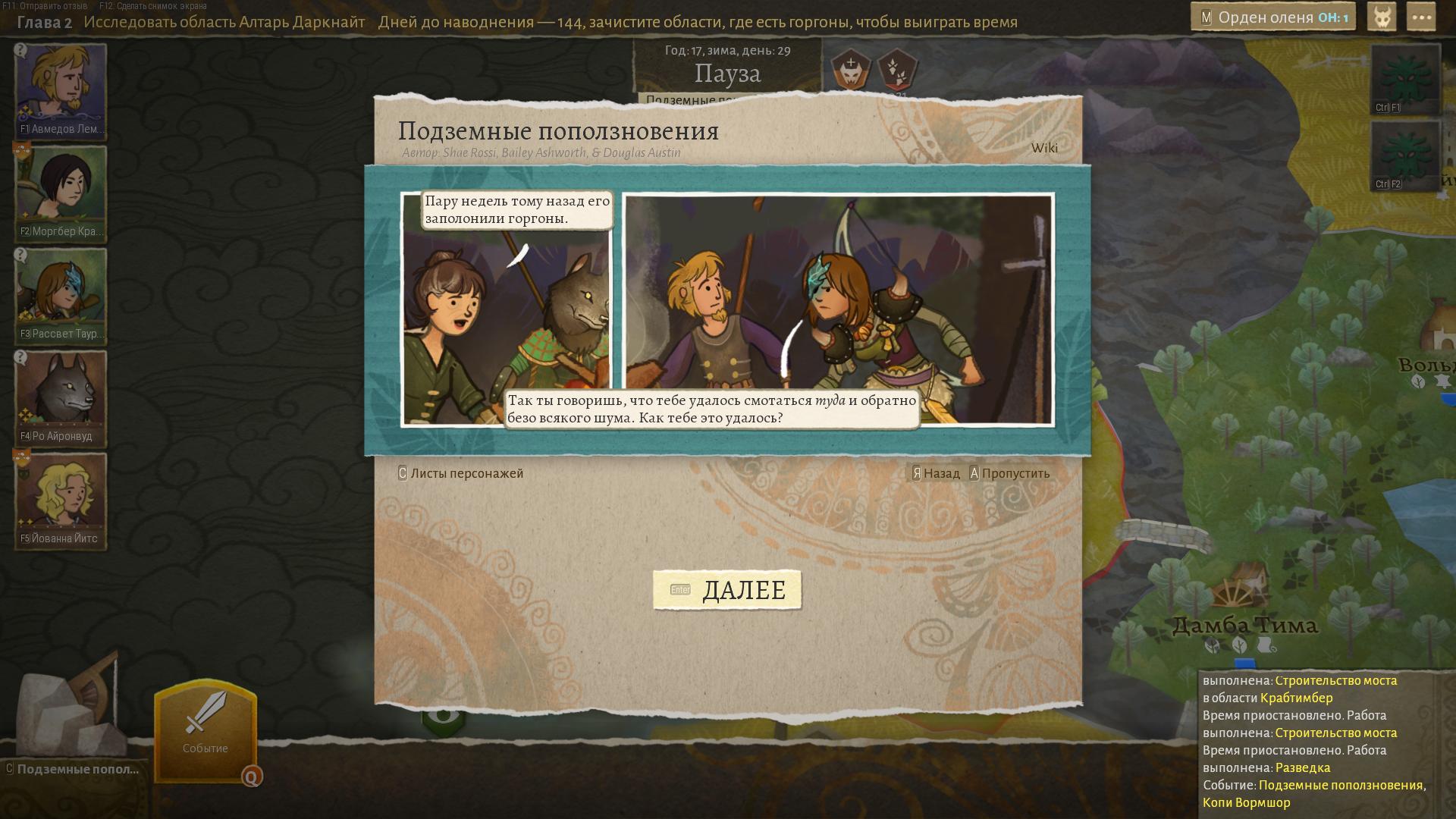Select hero portrait Авмедов Лем
The height and width of the screenshot is (819, 1456).
click(x=61, y=89)
